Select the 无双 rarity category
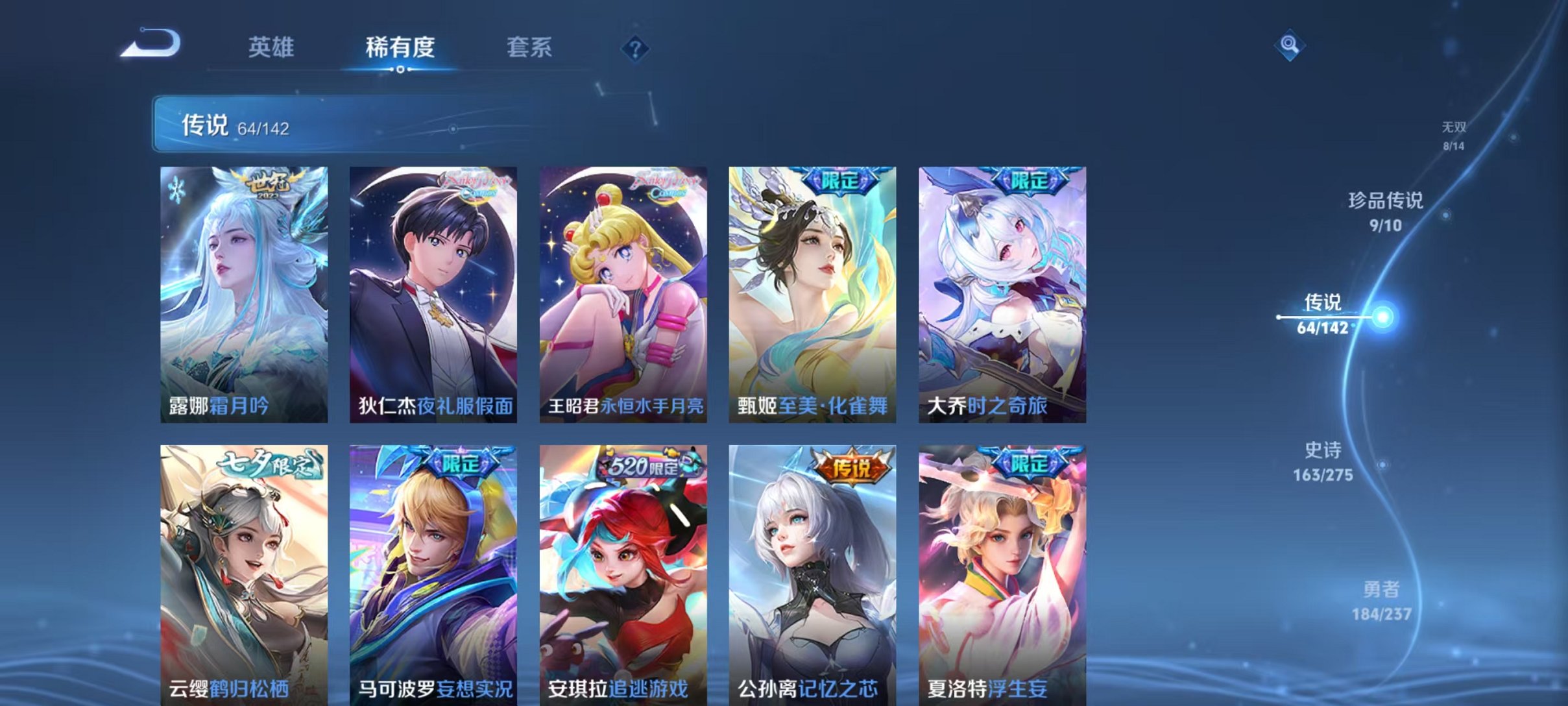1568x706 pixels. click(x=1453, y=129)
